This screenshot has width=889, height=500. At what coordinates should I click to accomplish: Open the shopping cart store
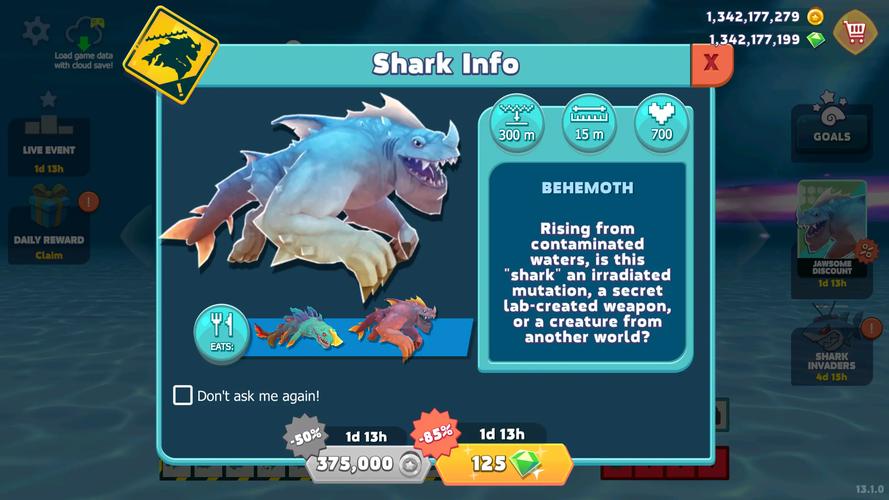pyautogui.click(x=855, y=32)
